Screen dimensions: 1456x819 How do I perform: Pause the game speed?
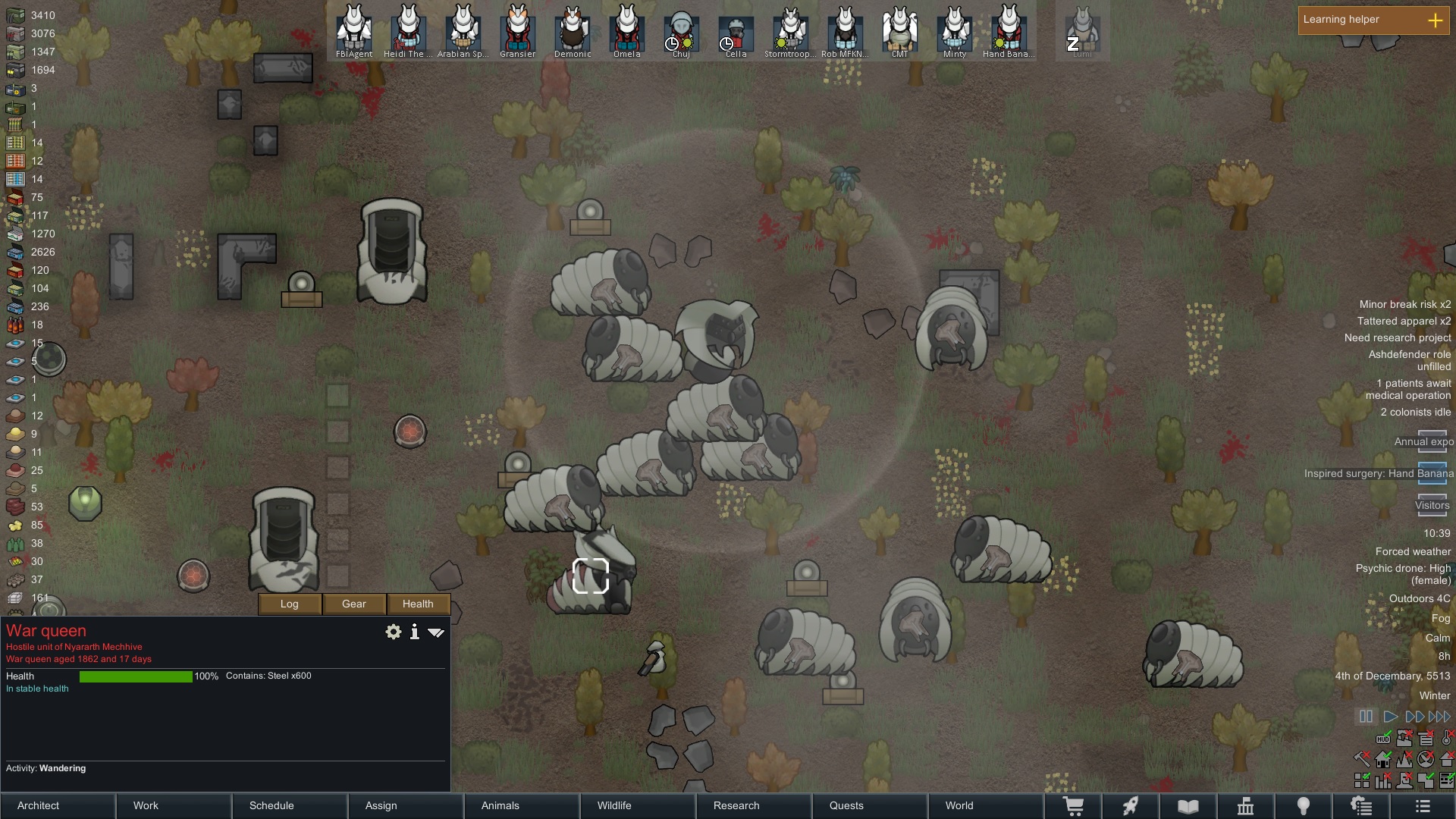[1366, 717]
